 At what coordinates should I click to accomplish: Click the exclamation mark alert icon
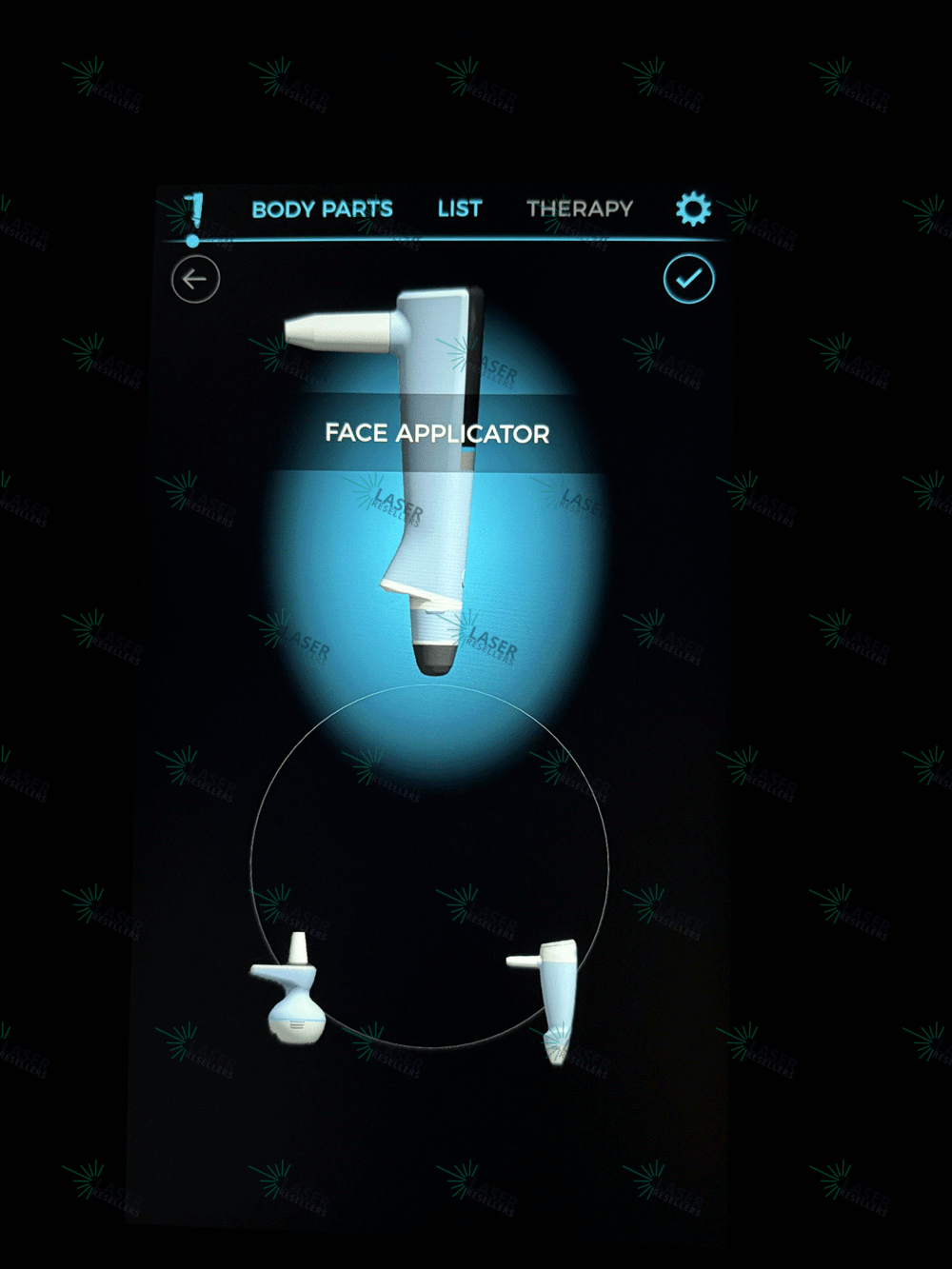(194, 210)
